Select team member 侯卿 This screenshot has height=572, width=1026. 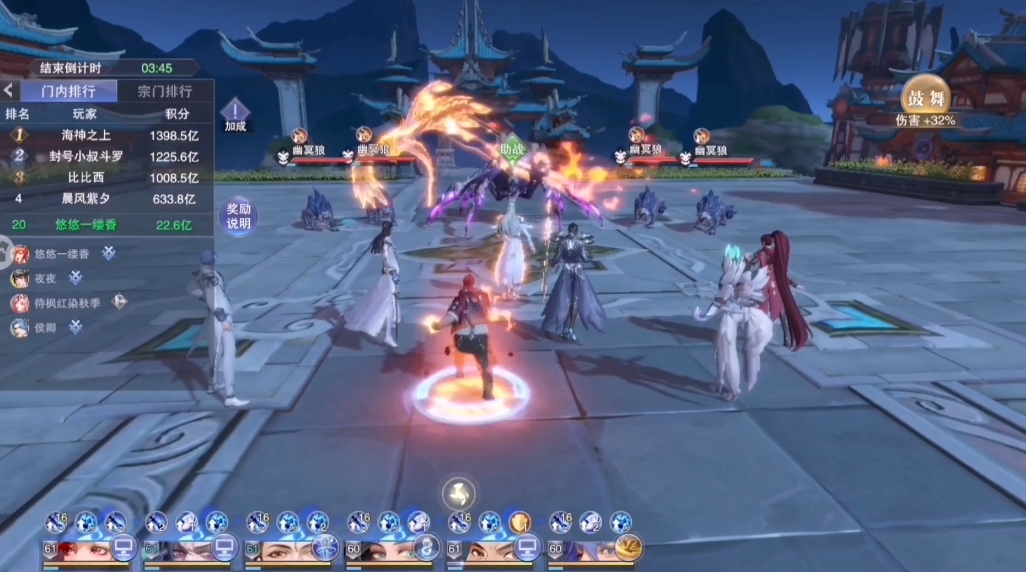pos(46,327)
